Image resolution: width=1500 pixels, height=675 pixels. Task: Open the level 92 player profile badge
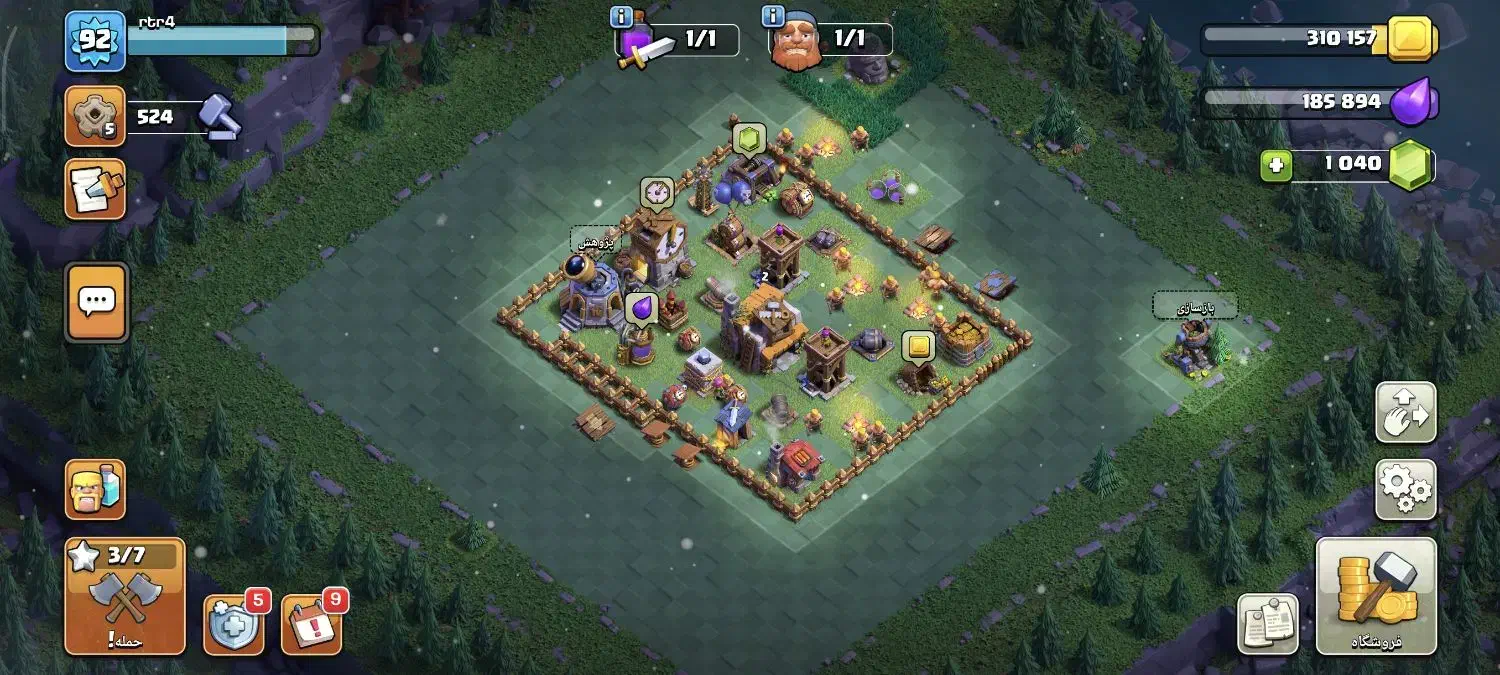point(95,41)
